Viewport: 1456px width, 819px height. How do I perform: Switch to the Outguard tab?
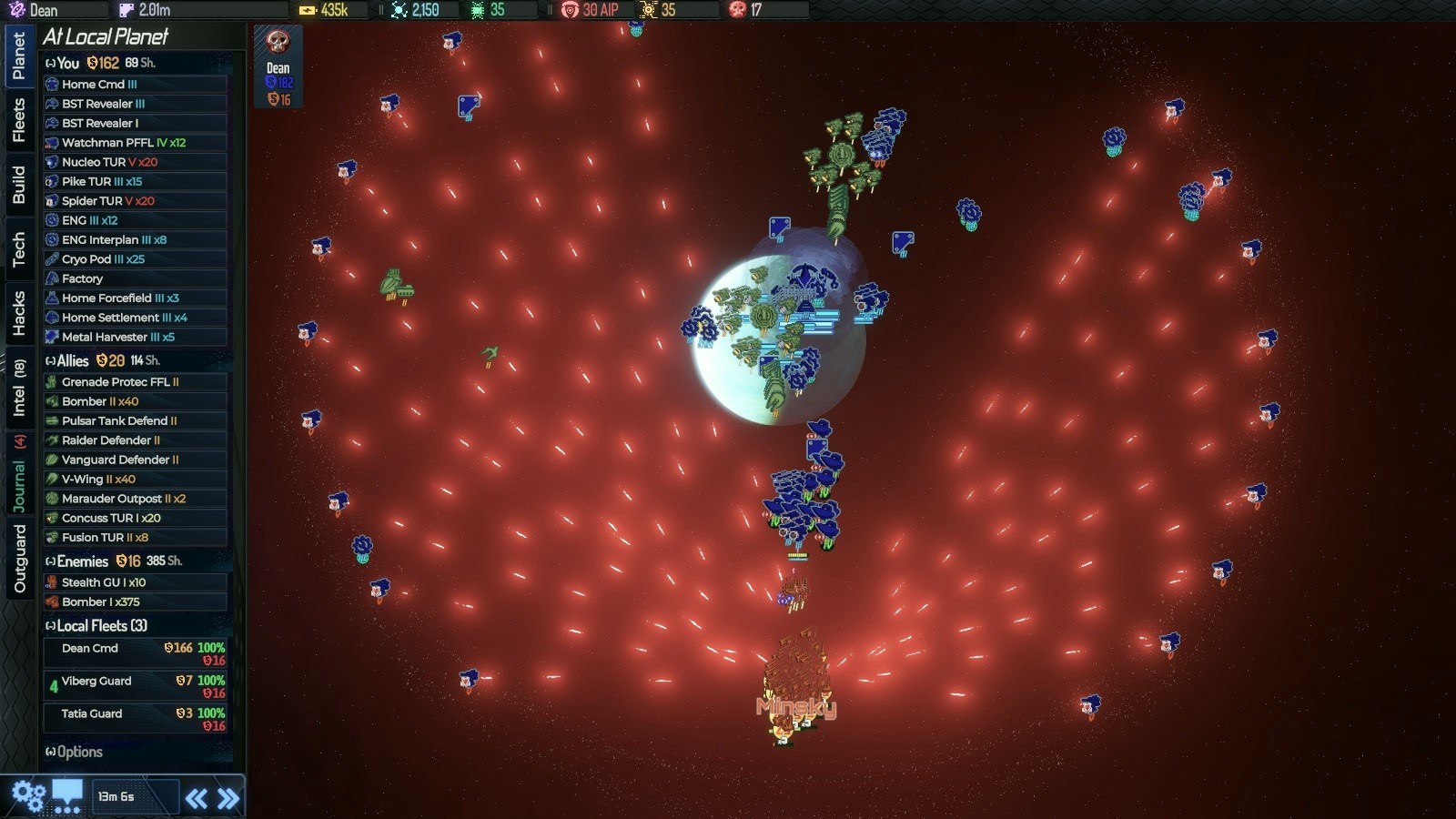point(18,558)
